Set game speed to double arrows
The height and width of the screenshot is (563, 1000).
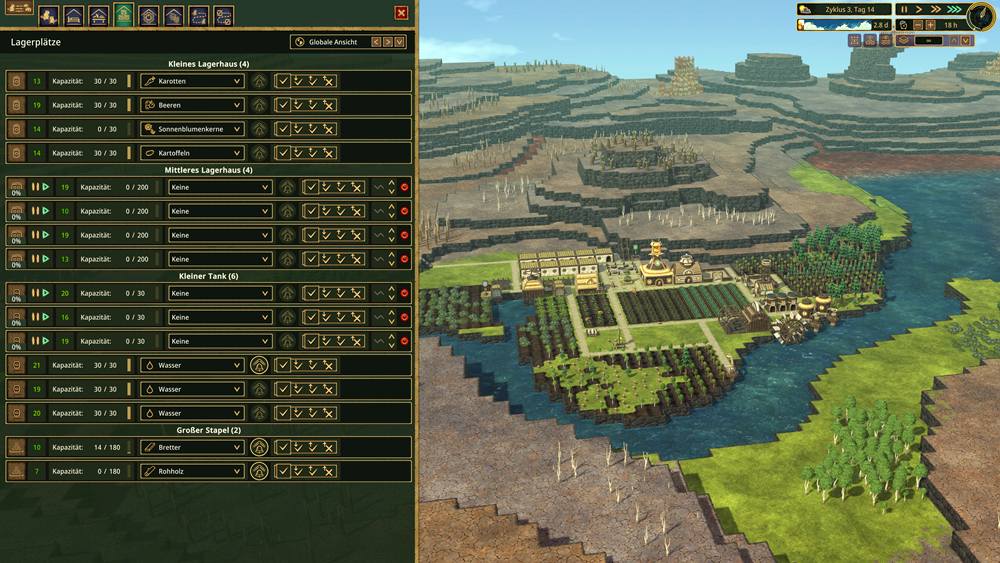pyautogui.click(x=938, y=9)
